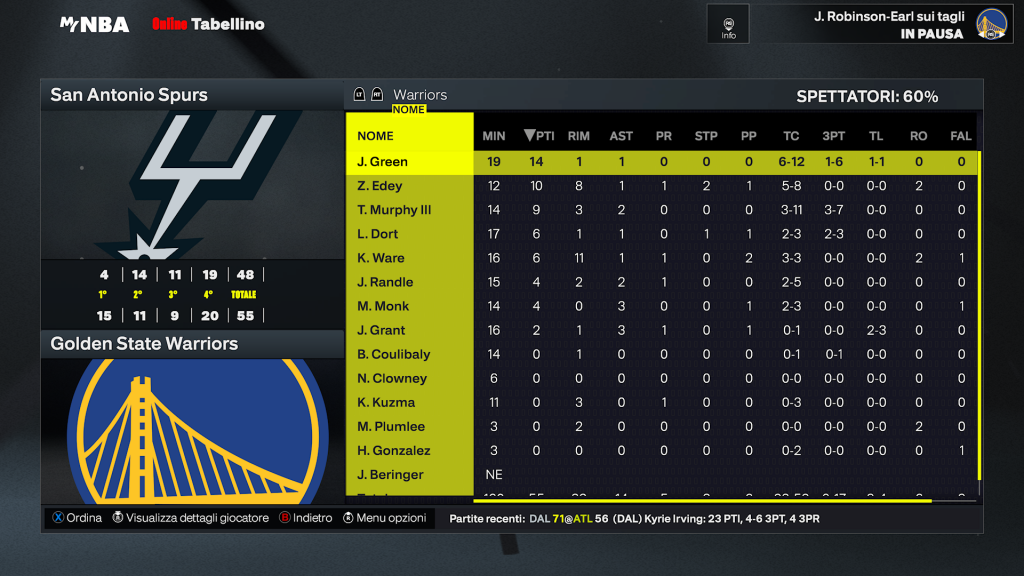1024x576 pixels.
Task: Select M. Monk's stat row
Action: [383, 306]
